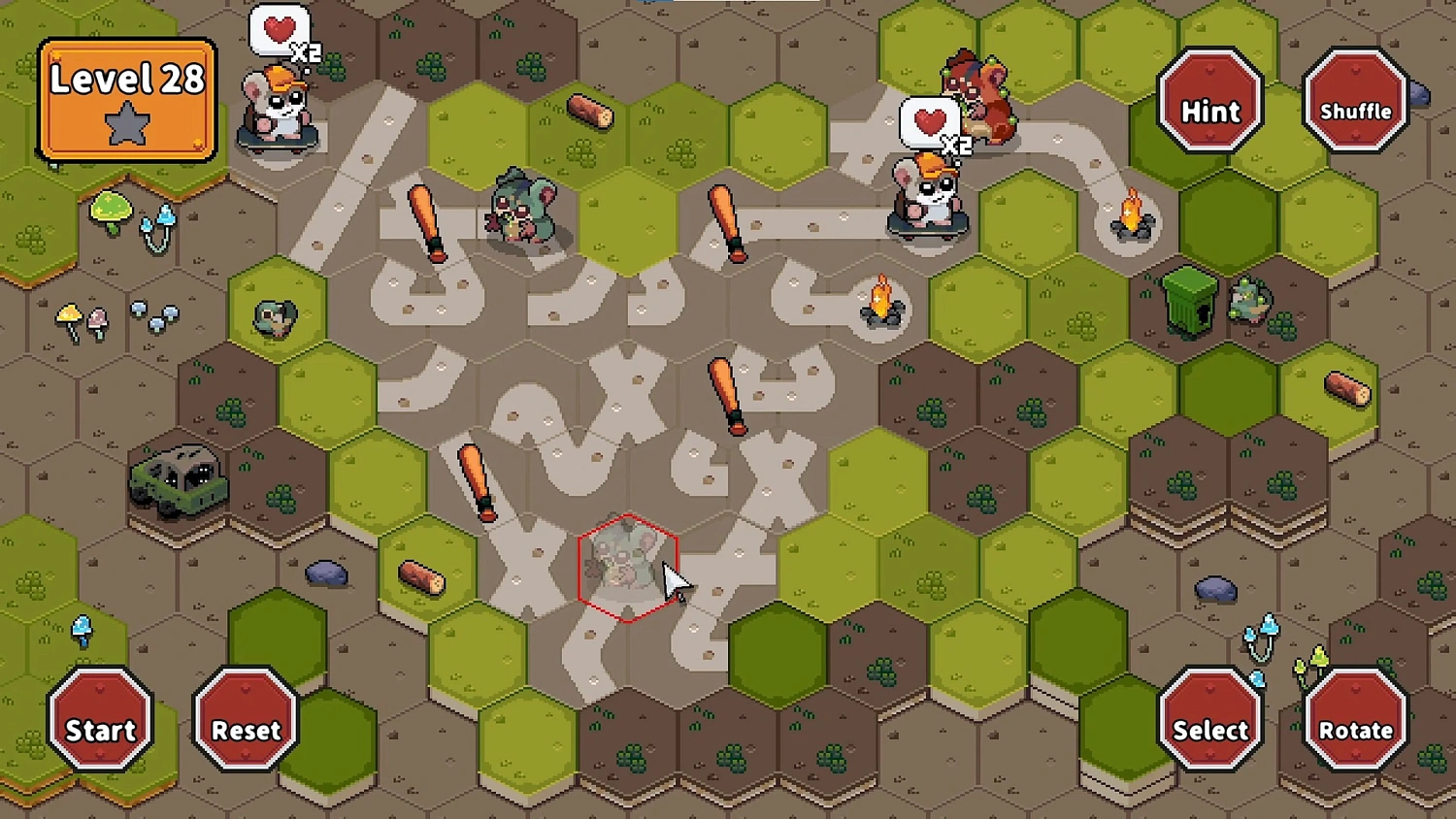Click the small campfire near the center path
Screen dimensions: 1456x819
pos(879,301)
